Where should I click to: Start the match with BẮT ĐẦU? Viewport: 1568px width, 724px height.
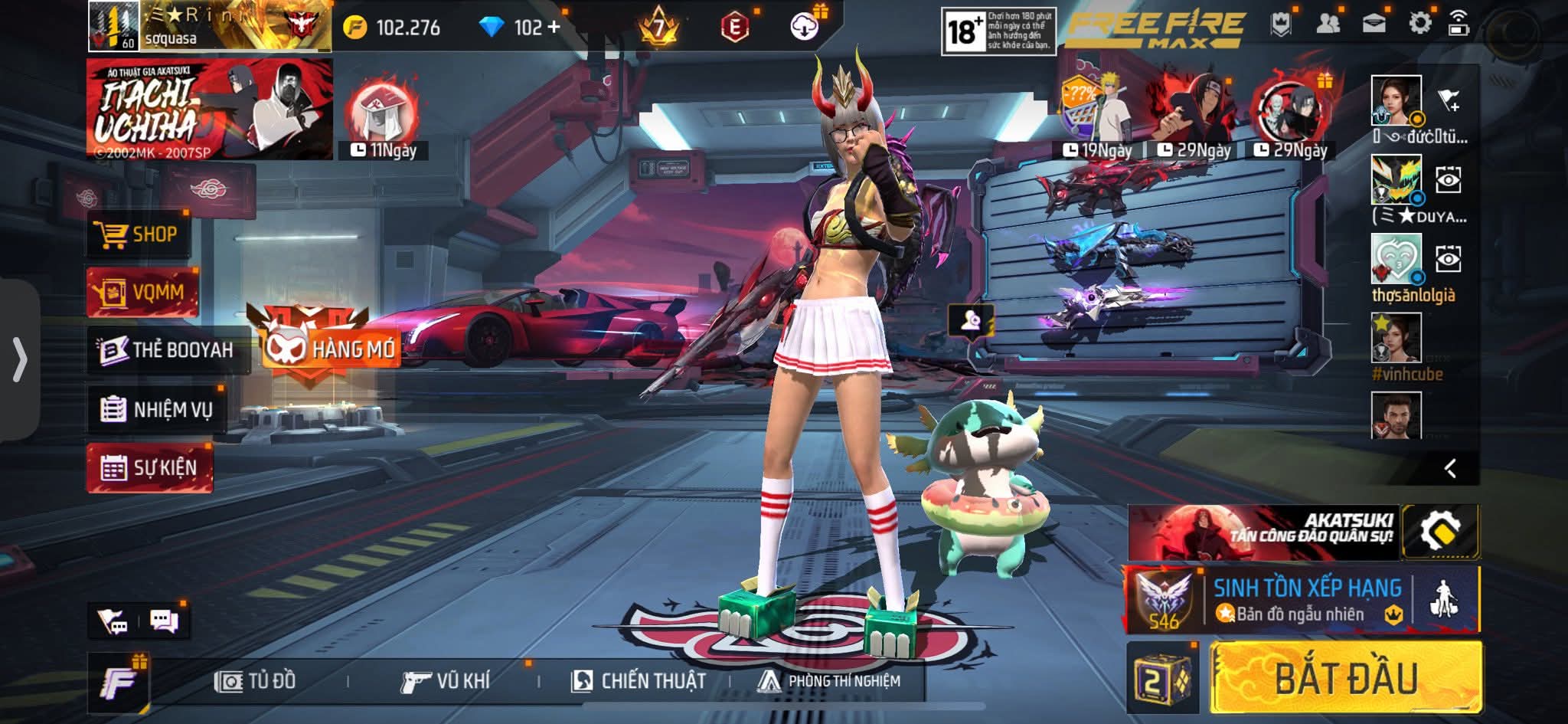[1345, 677]
